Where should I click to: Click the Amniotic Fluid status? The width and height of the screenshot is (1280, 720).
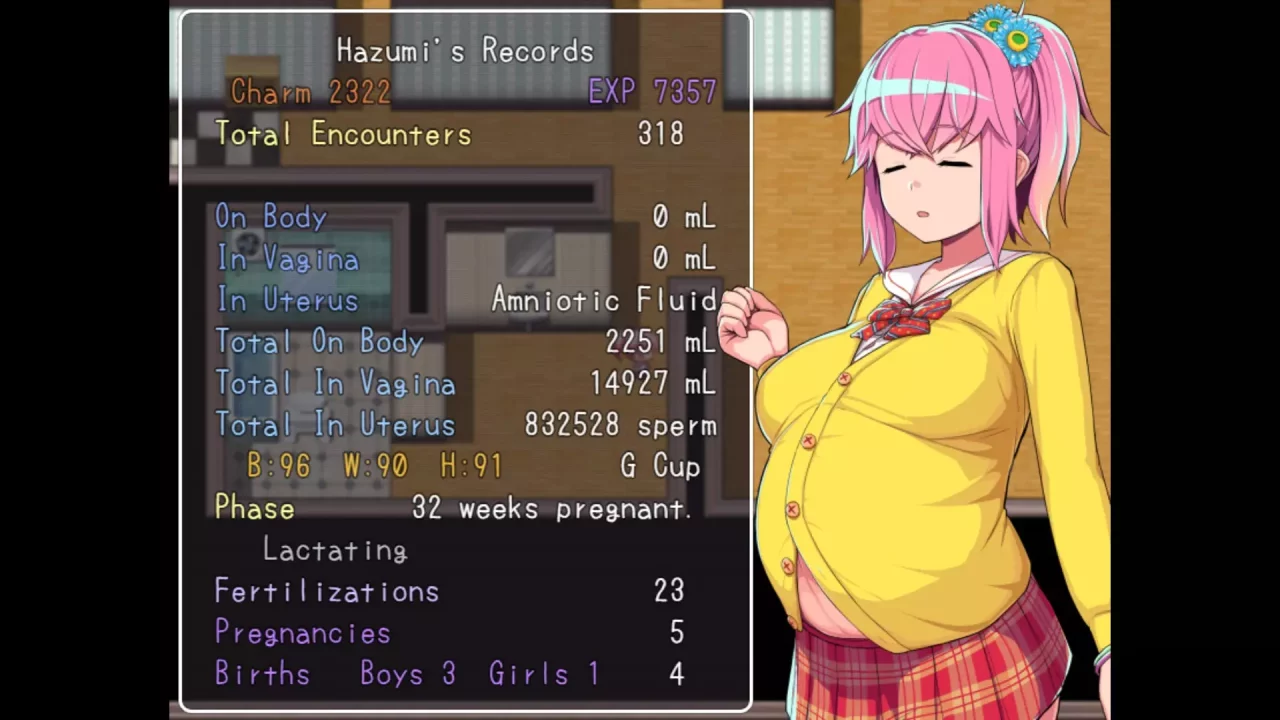click(x=603, y=300)
